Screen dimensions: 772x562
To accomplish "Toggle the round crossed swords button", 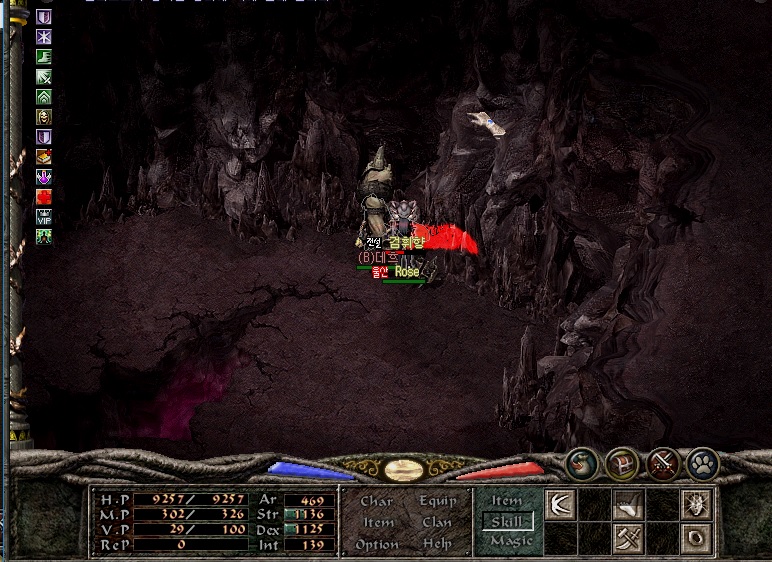I will [x=662, y=463].
